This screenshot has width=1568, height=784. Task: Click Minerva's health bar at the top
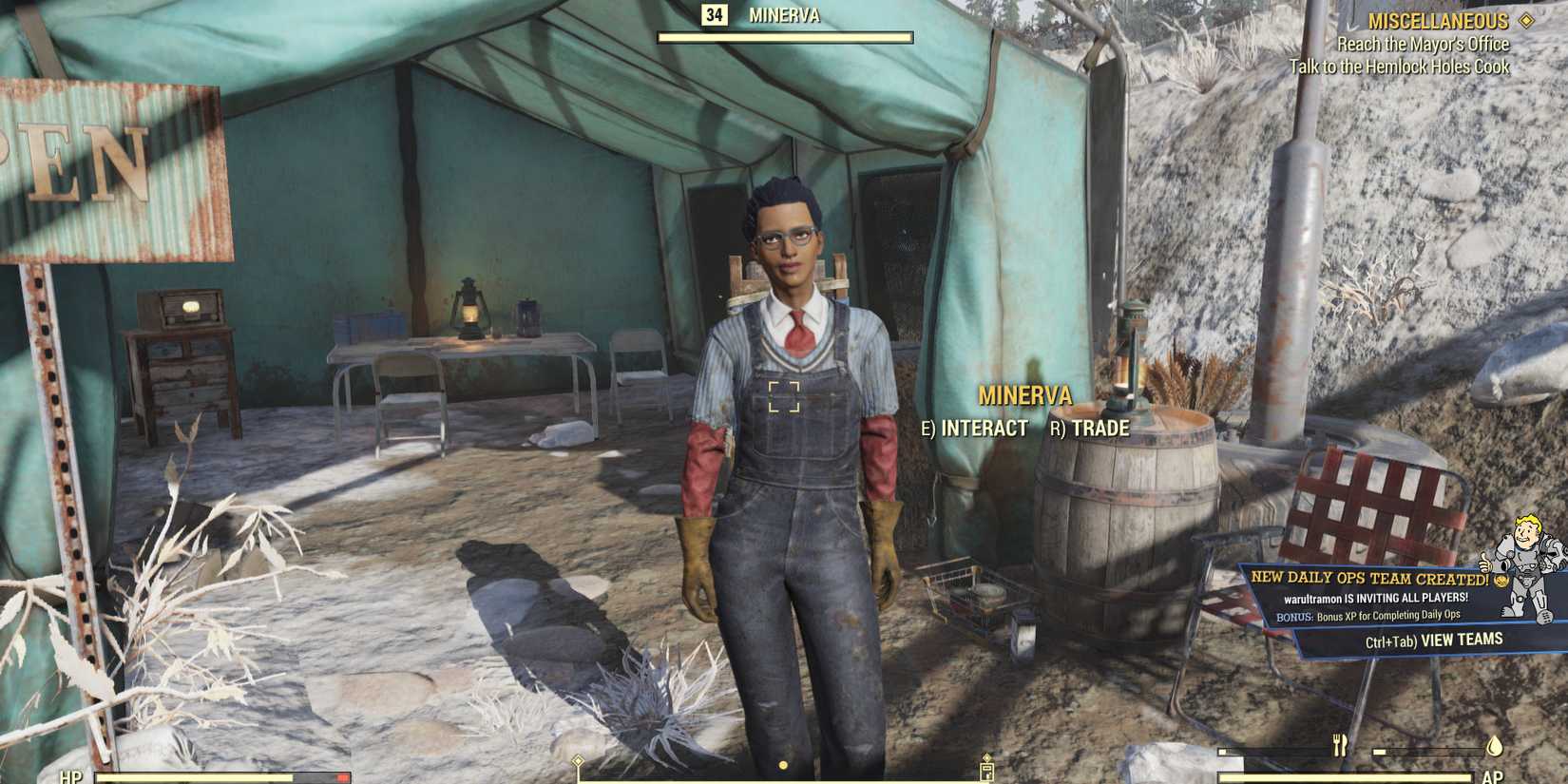pyautogui.click(x=787, y=38)
